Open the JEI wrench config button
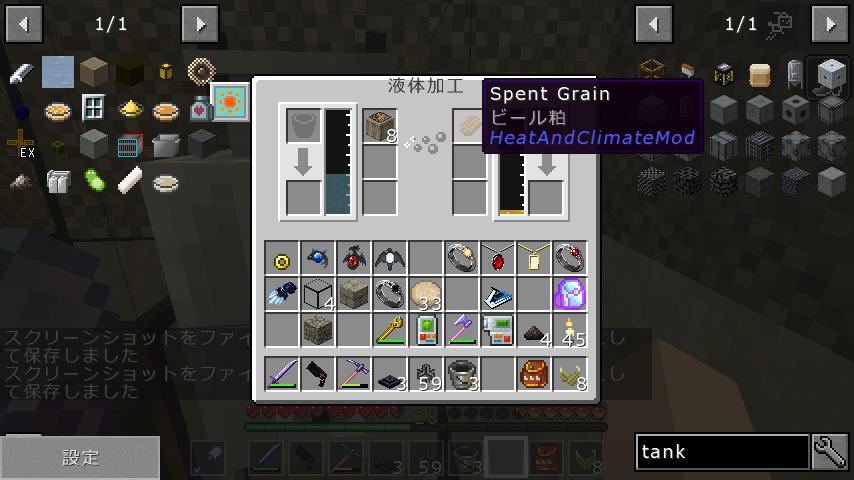This screenshot has height=480, width=854. click(x=830, y=452)
